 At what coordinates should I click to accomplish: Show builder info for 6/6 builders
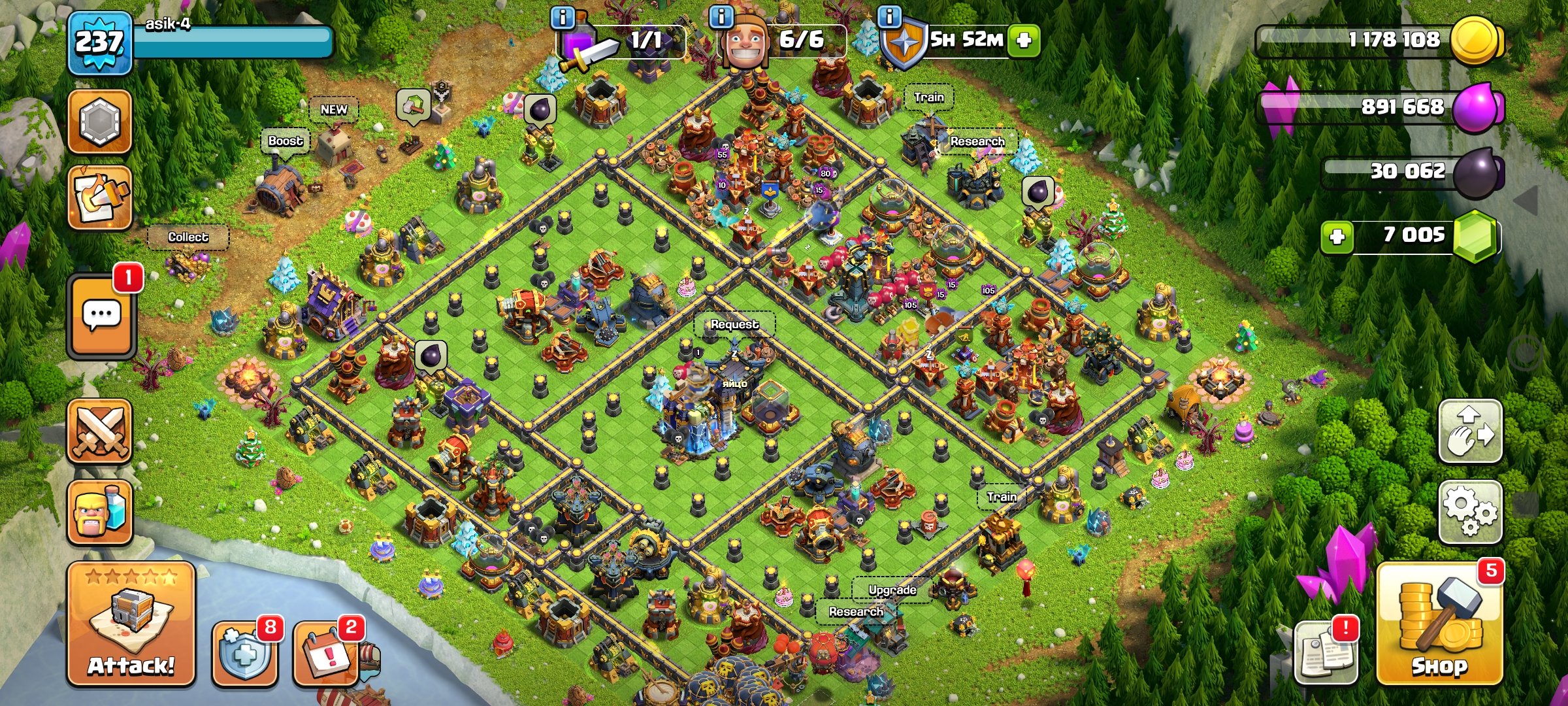(x=721, y=17)
